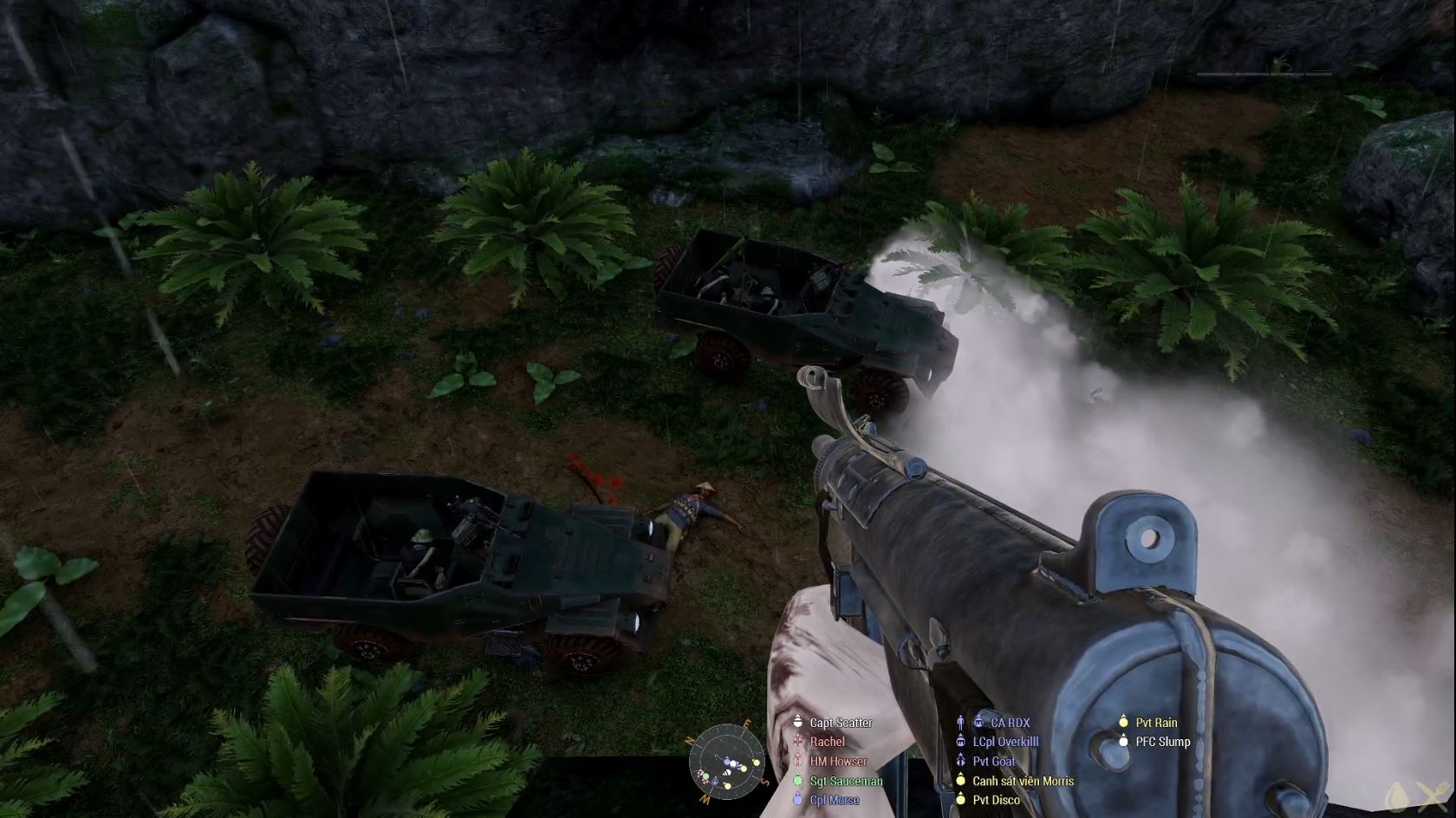This screenshot has width=1456, height=818.
Task: Select Capt Scatter in the squad list
Action: (x=841, y=723)
